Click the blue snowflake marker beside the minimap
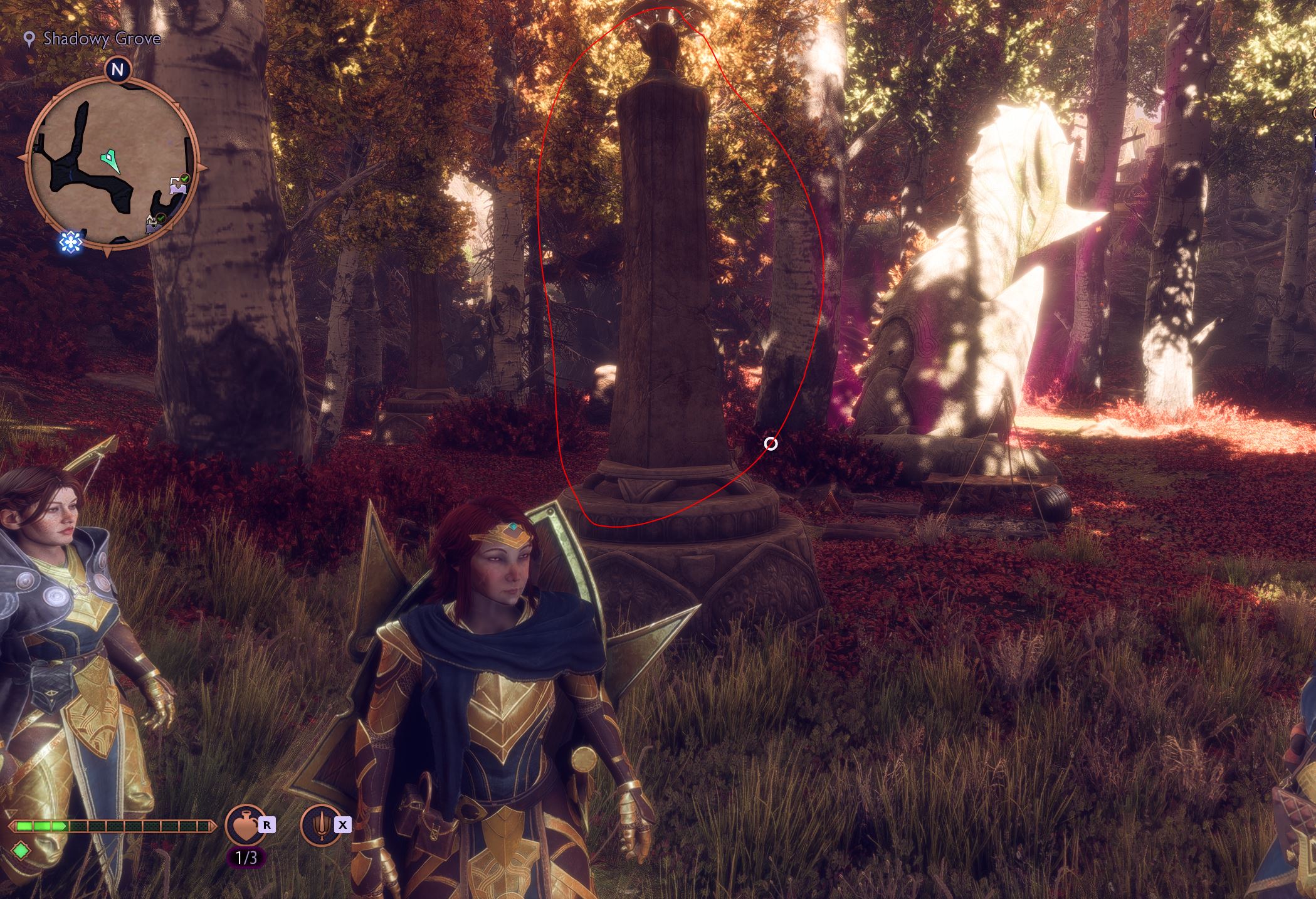 [71, 242]
